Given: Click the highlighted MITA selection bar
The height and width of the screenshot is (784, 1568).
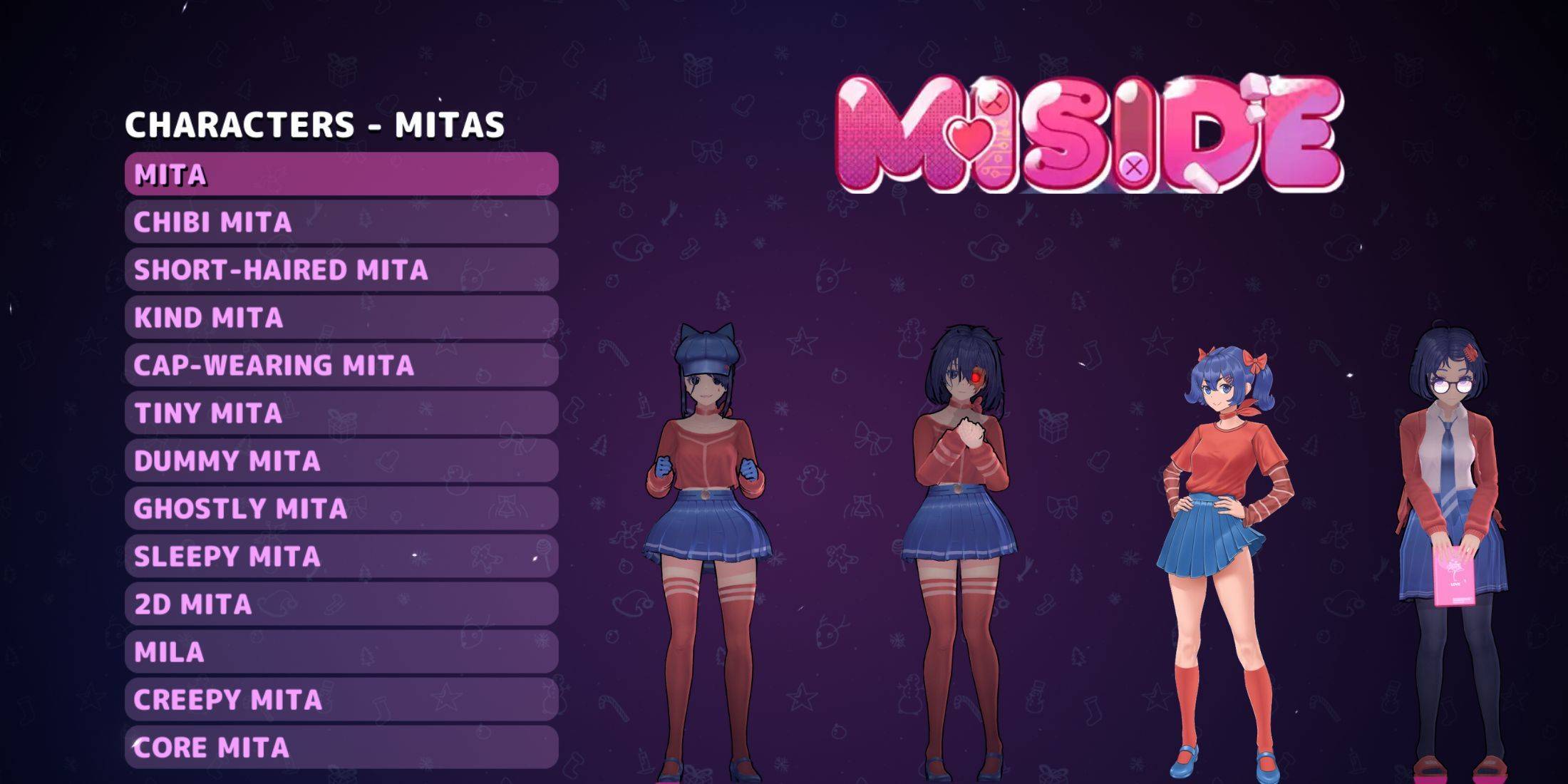Looking at the screenshot, I should pos(342,172).
